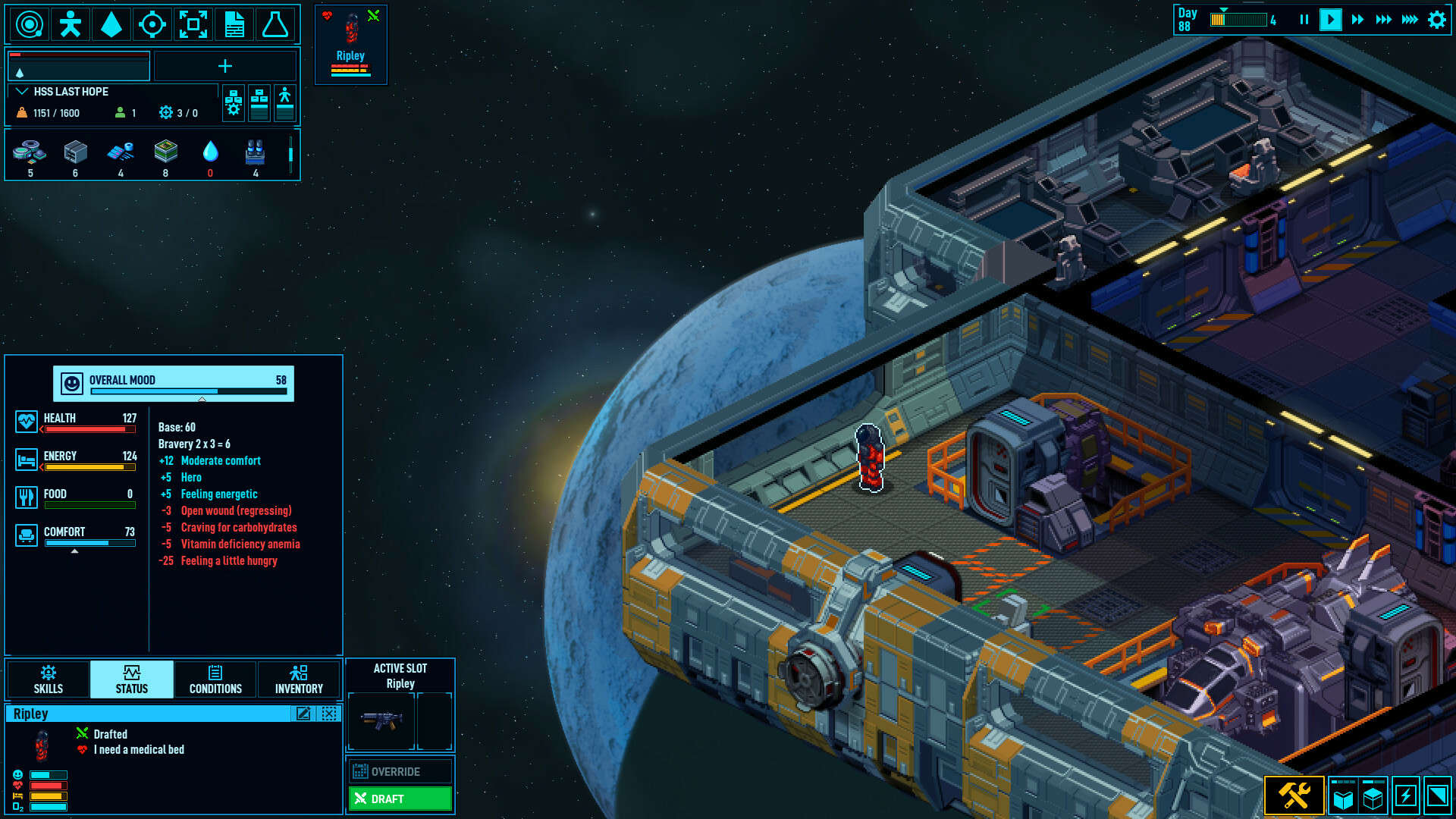Screen dimensions: 1456x819
Task: Open the research flask menu
Action: click(x=275, y=24)
